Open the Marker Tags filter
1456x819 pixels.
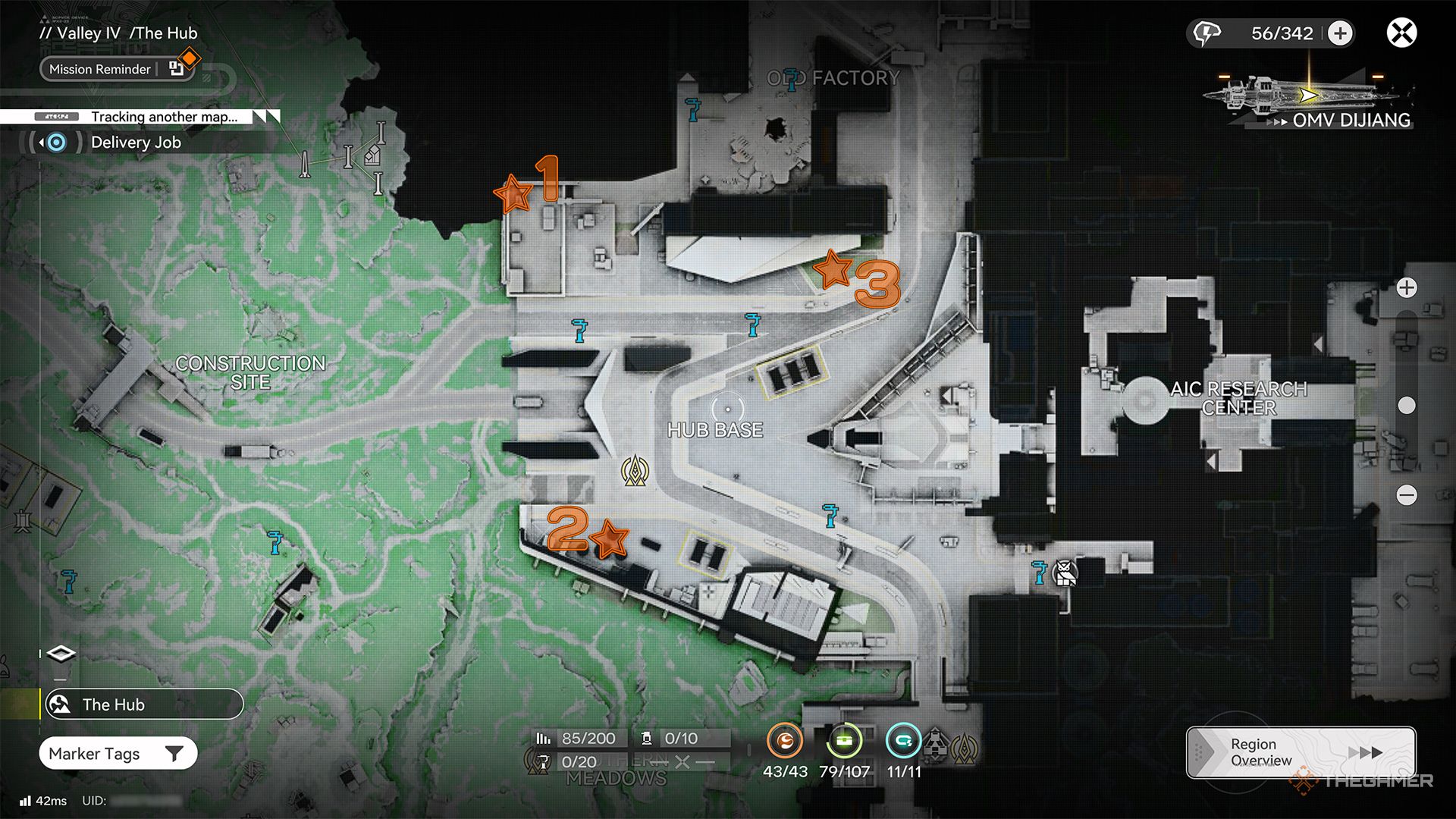pos(118,754)
